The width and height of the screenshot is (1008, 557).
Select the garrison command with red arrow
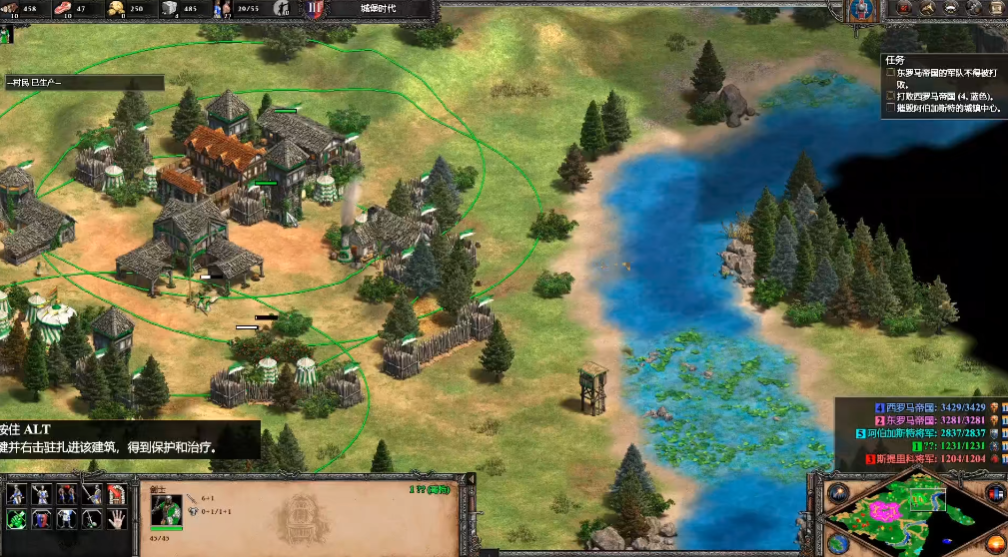[x=115, y=495]
